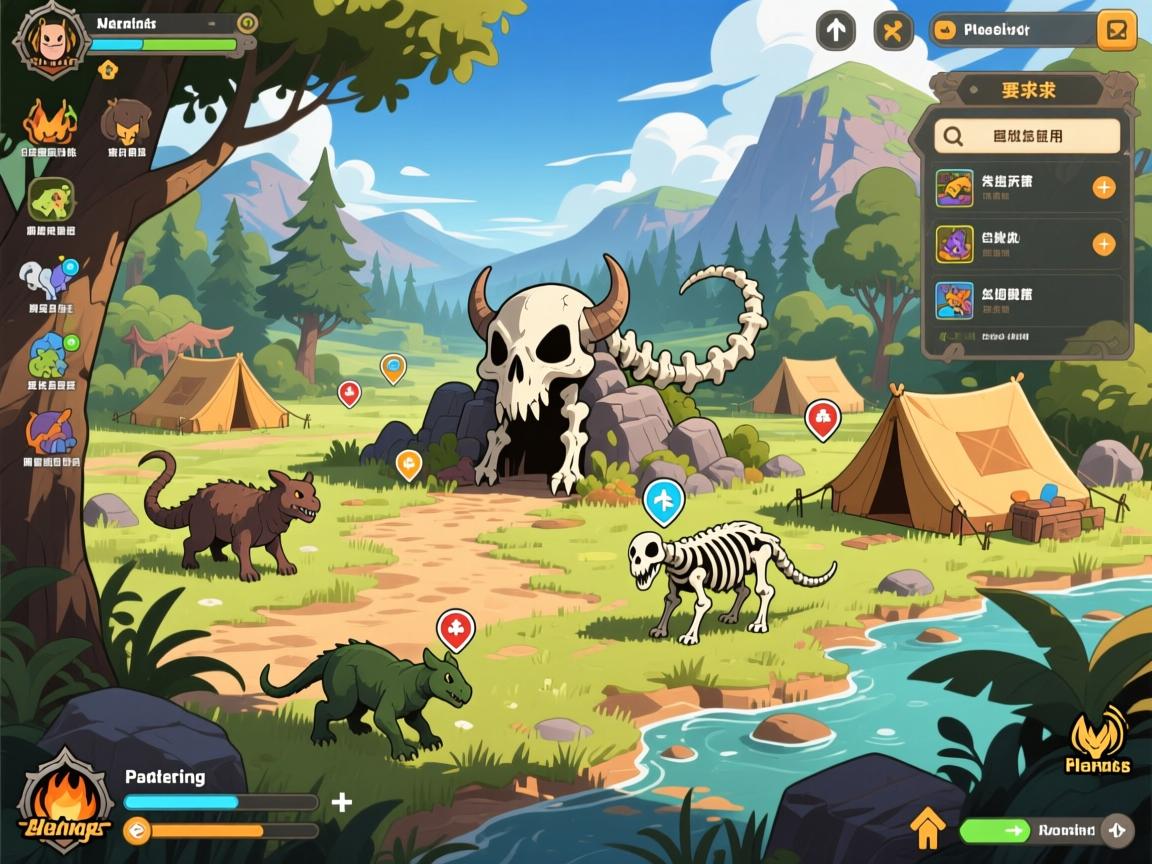Open the blue and green creature icon
The height and width of the screenshot is (864, 1152).
(x=51, y=356)
